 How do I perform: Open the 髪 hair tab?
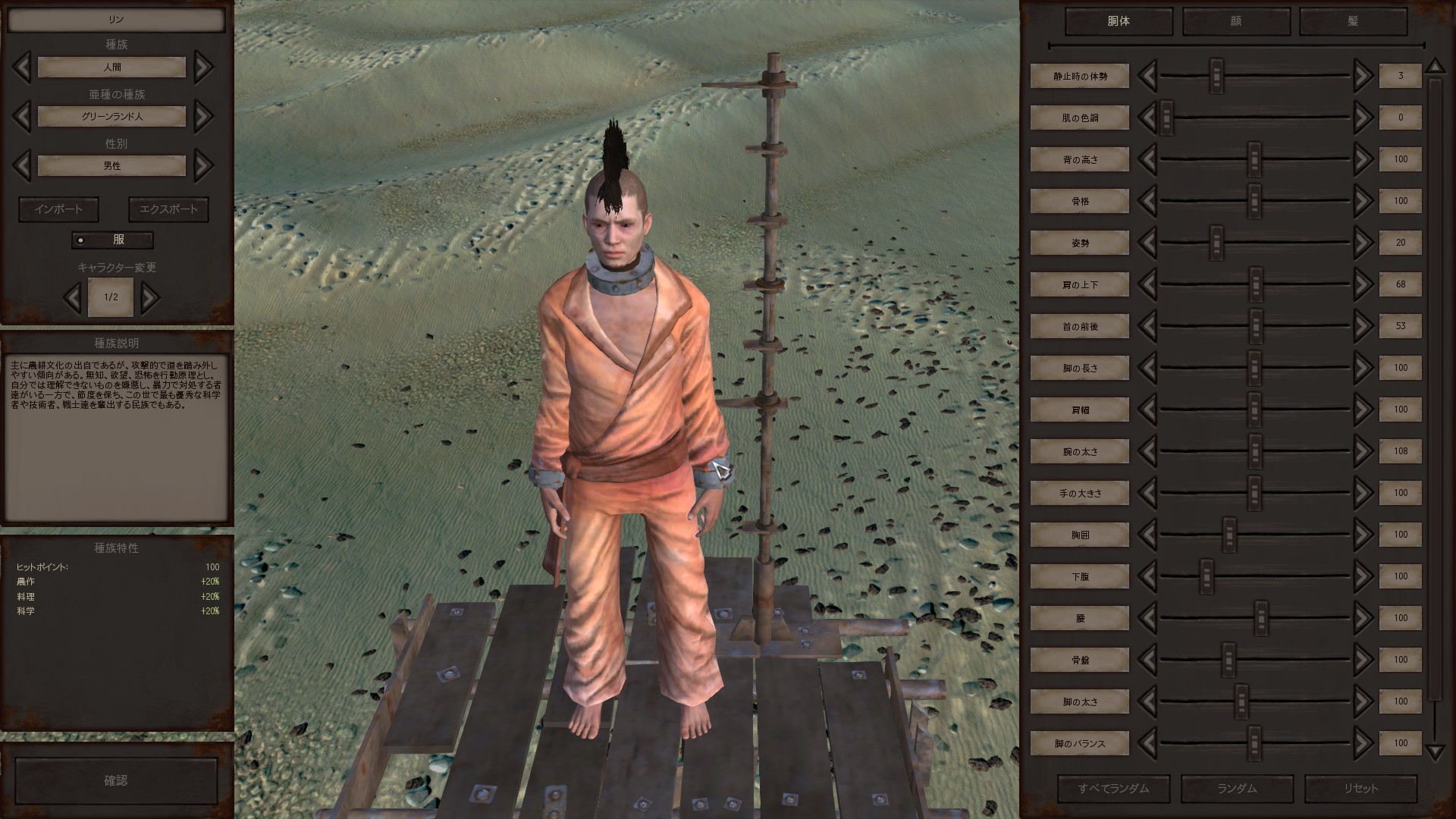(x=1352, y=21)
